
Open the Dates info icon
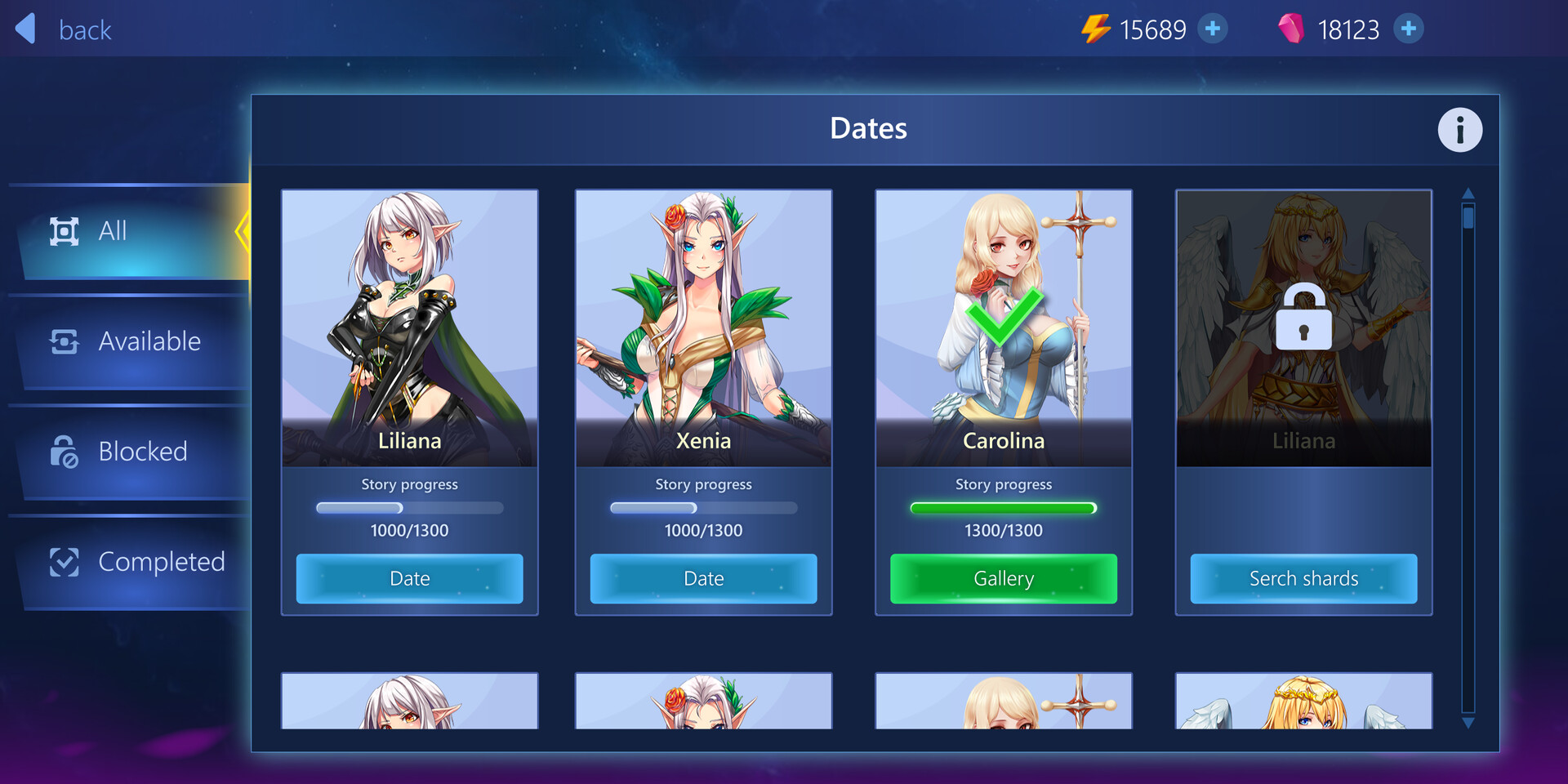[1459, 130]
